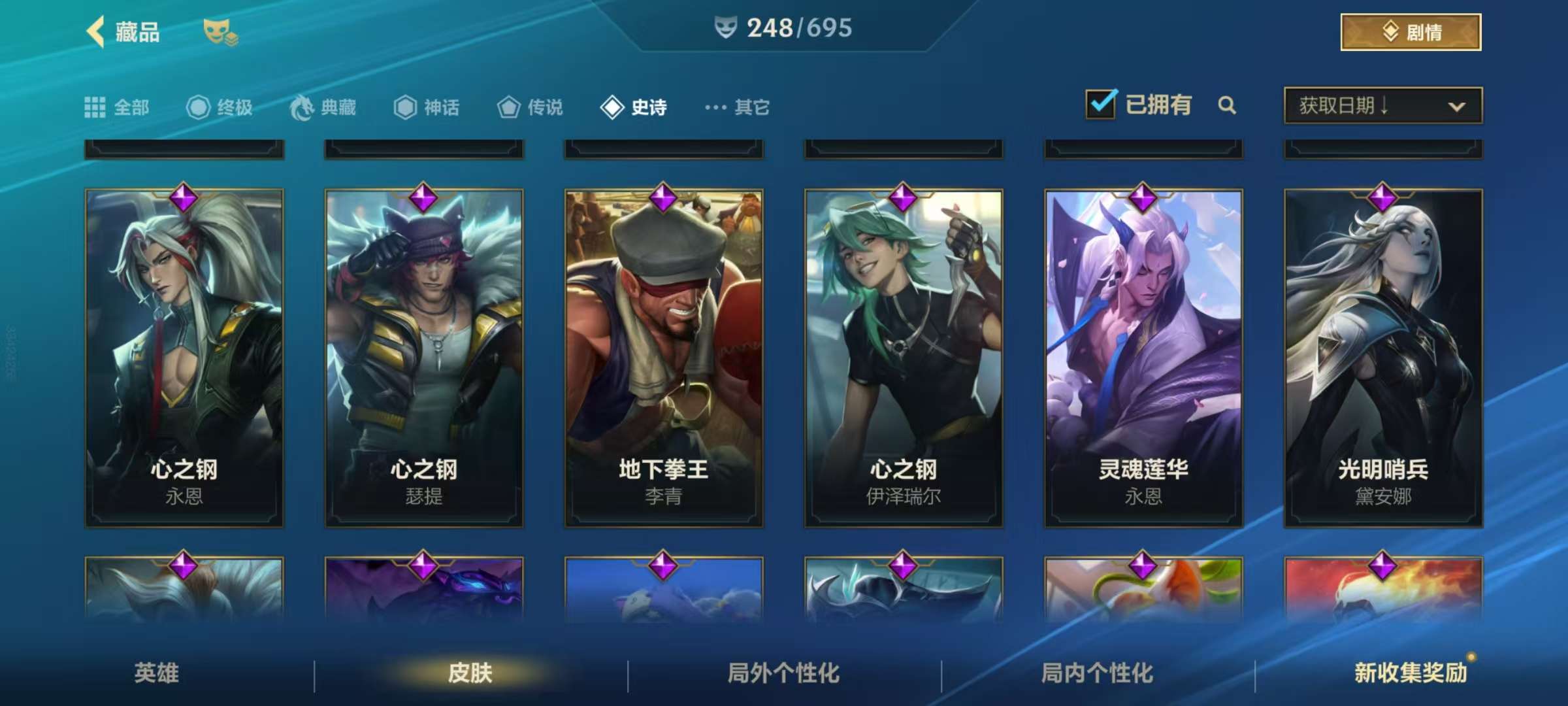
Task: Switch to the 神话 rarity filter
Action: pyautogui.click(x=427, y=107)
